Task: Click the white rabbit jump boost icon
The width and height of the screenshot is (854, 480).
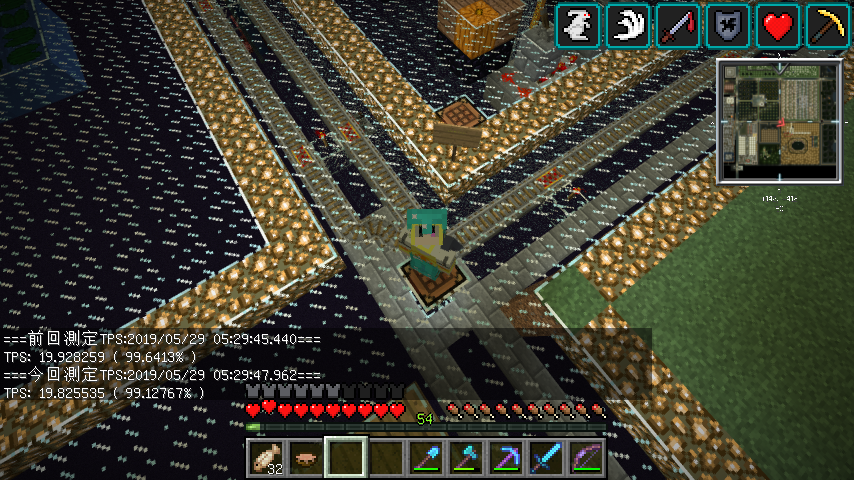Action: pyautogui.click(x=578, y=26)
